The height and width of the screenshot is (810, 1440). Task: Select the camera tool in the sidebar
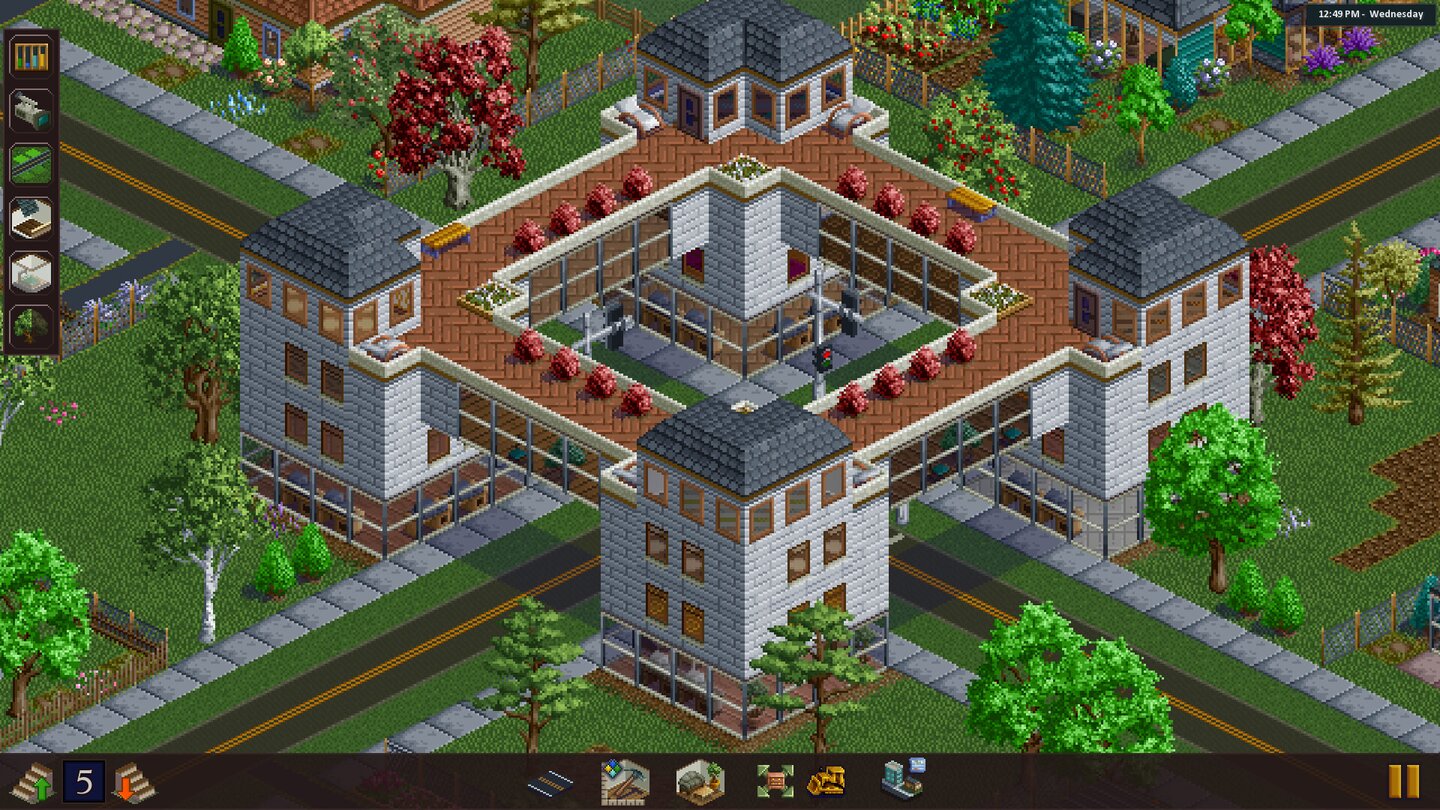click(30, 108)
